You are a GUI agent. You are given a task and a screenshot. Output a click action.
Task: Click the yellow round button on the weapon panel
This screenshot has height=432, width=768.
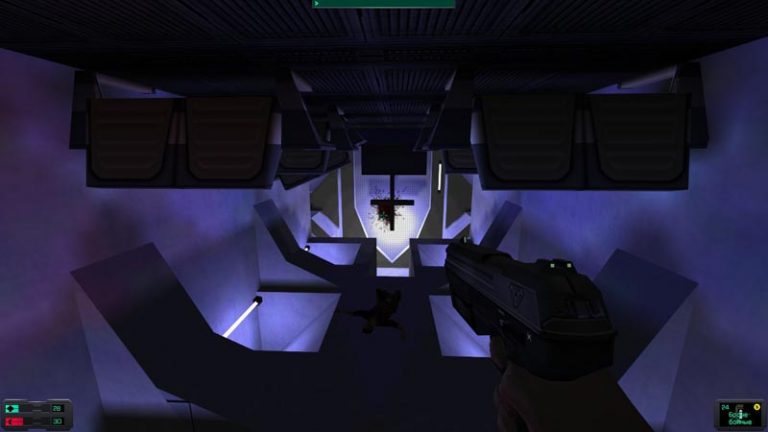tap(757, 406)
